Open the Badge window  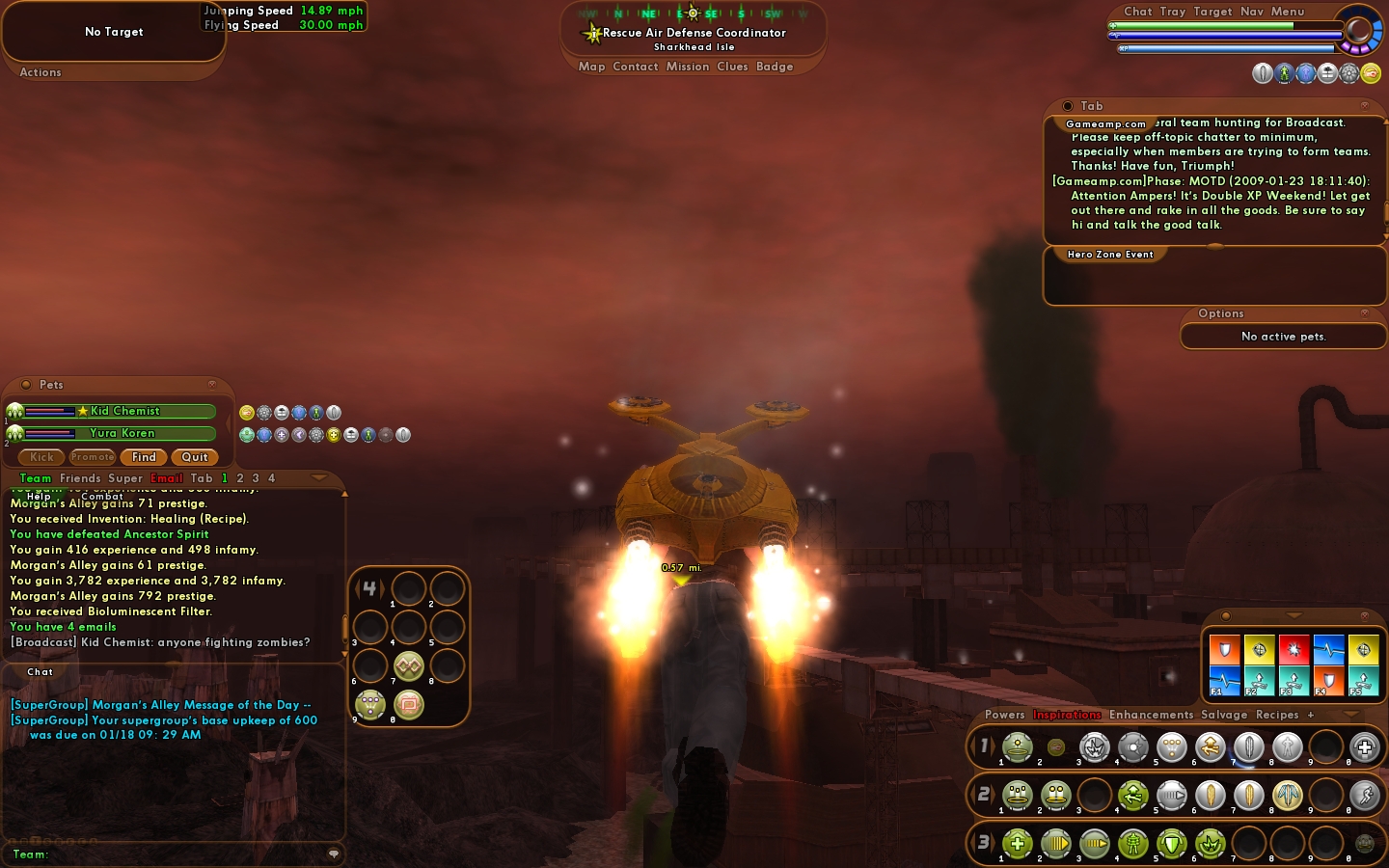pyautogui.click(x=775, y=67)
